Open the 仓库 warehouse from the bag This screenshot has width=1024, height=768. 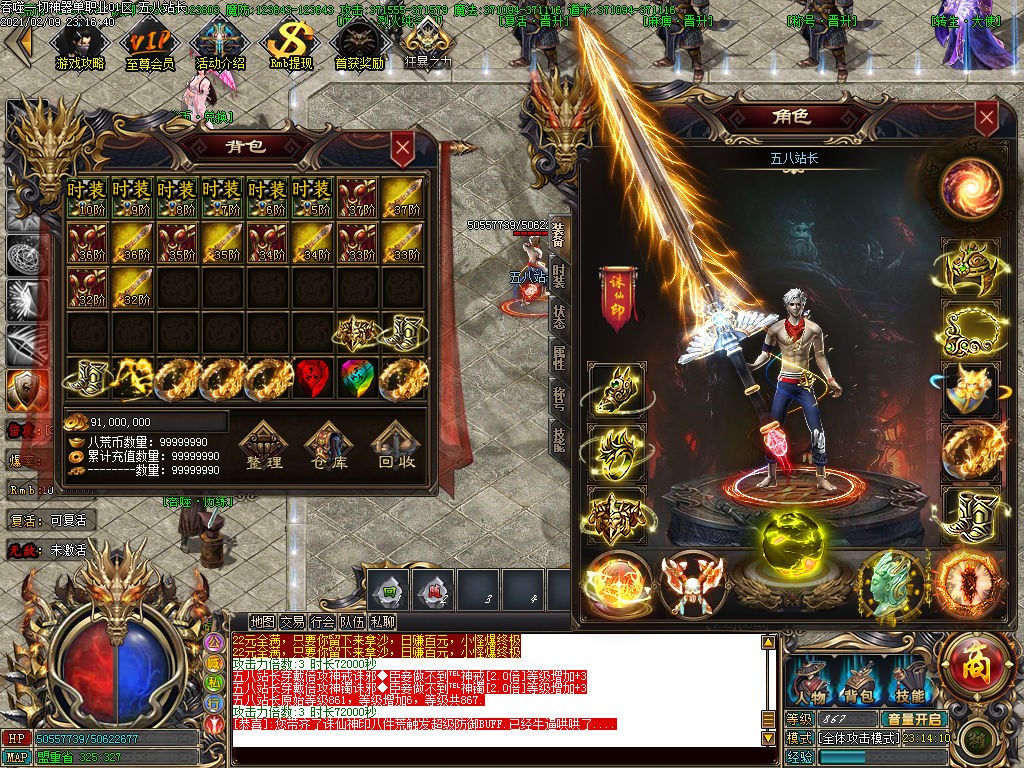coord(328,445)
